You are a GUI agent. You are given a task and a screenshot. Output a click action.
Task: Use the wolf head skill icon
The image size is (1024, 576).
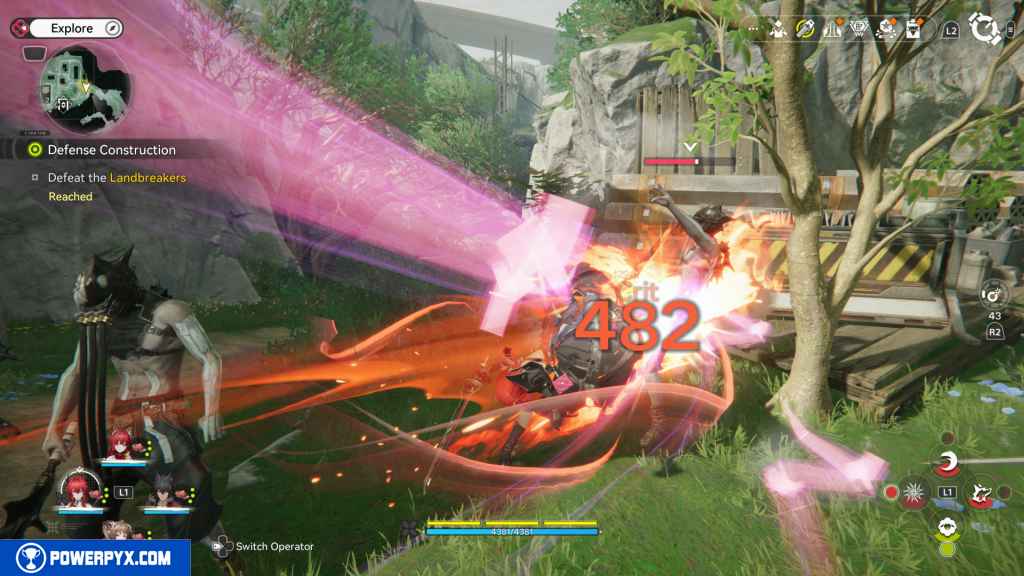coord(979,492)
